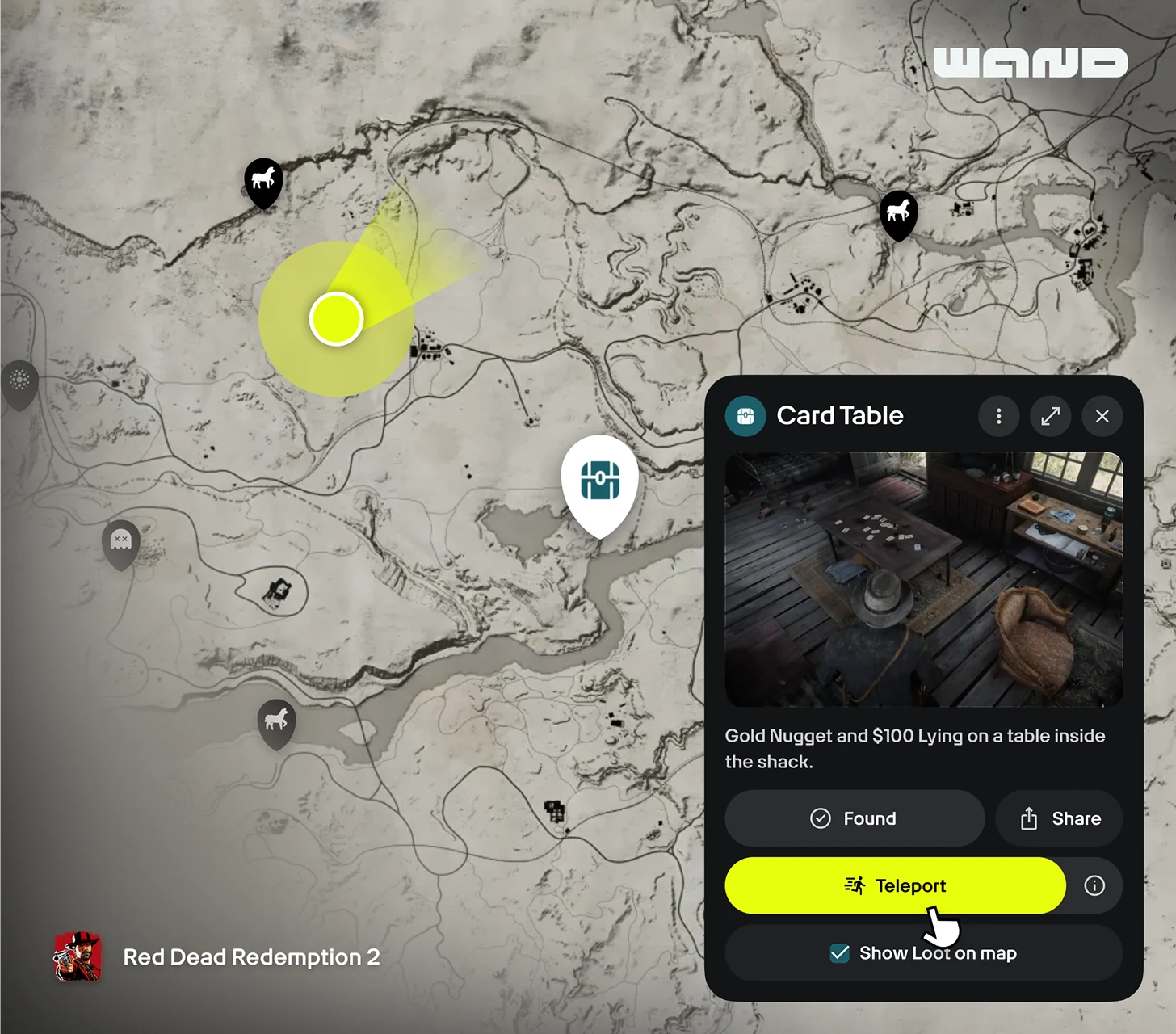Share the Card Table location
1176x1034 pixels.
tap(1059, 818)
